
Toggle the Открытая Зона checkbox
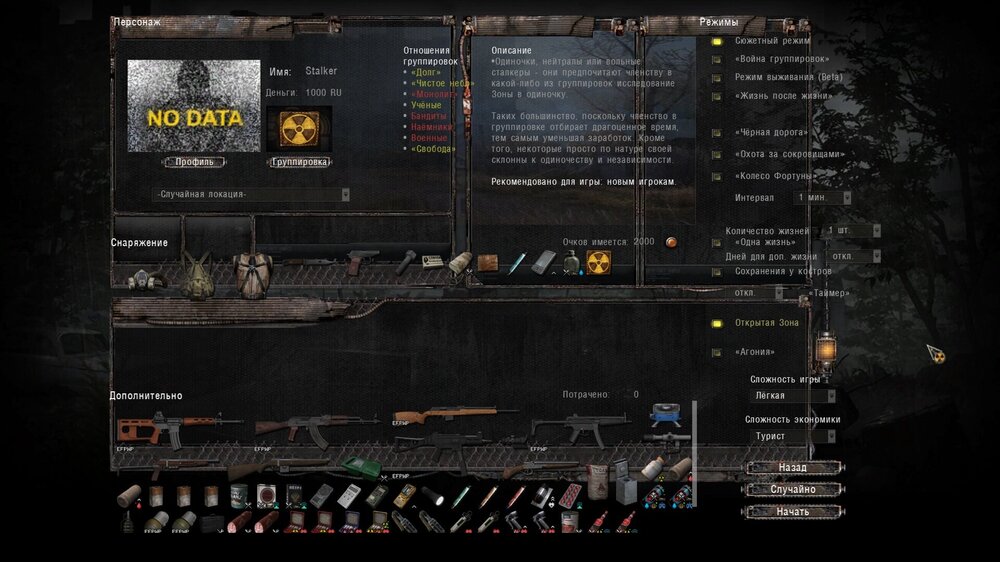pos(717,323)
